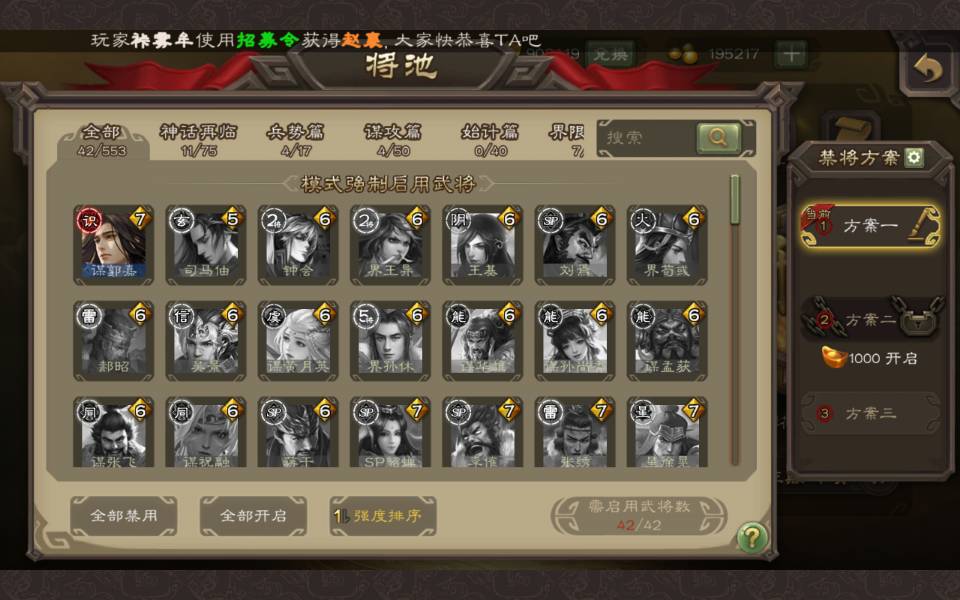Click the magnifying glass search button

pyautogui.click(x=718, y=138)
